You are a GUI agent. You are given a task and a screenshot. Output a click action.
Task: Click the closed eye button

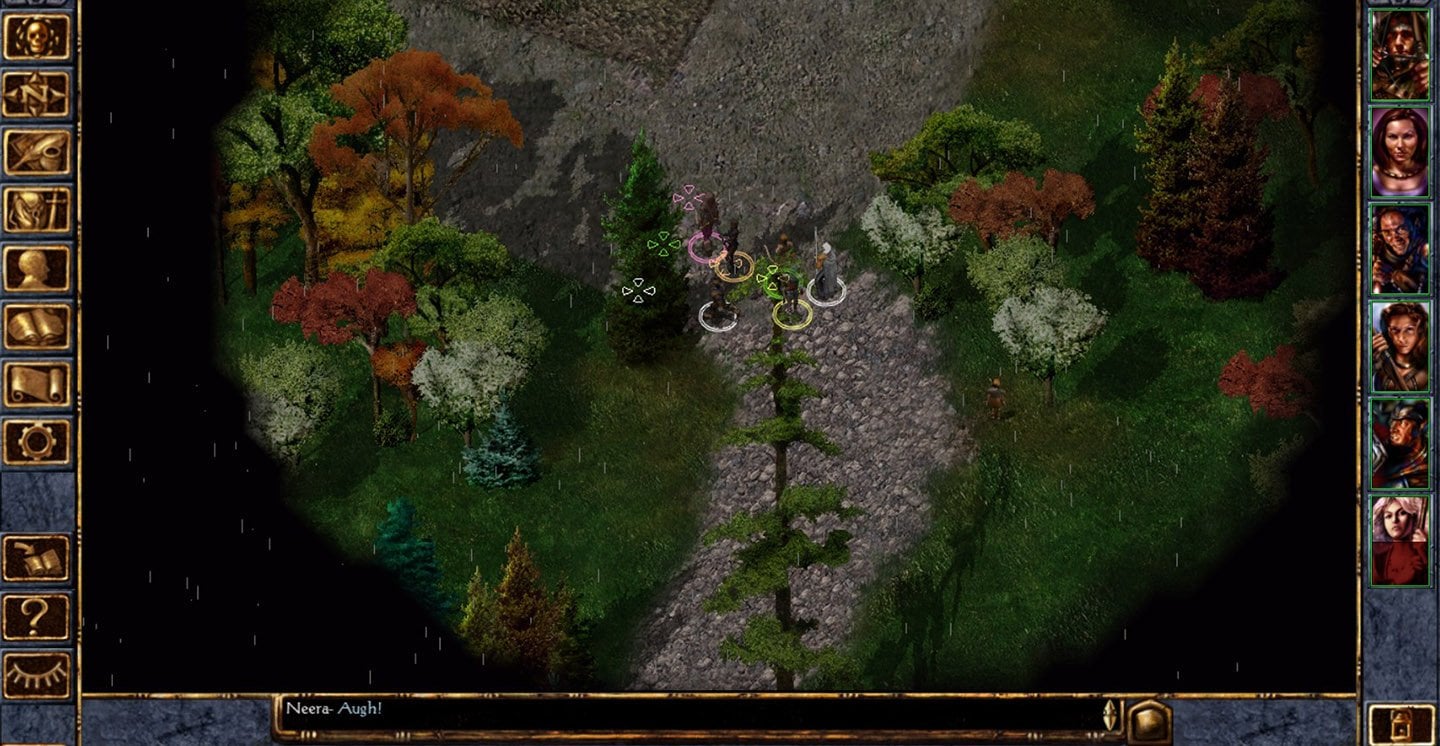(x=38, y=674)
